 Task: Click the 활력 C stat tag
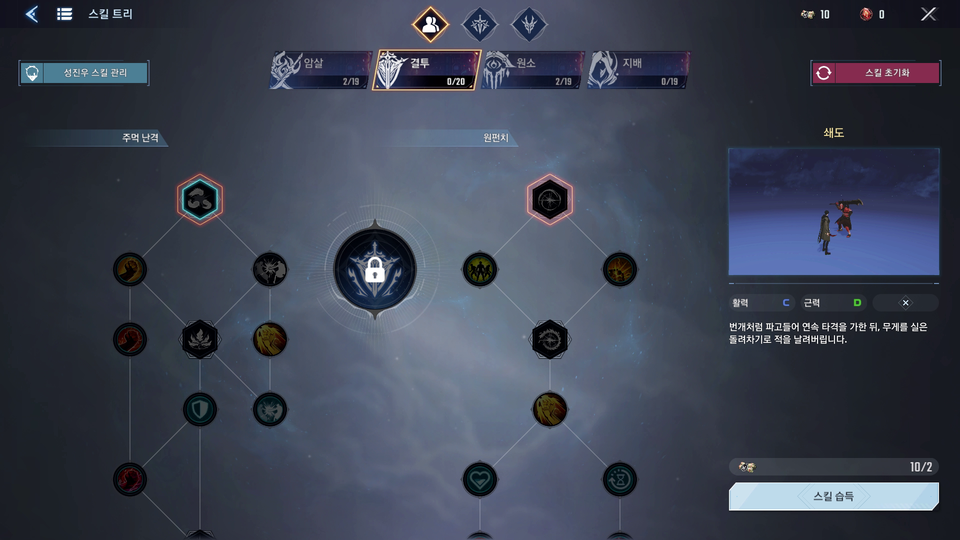tap(761, 302)
